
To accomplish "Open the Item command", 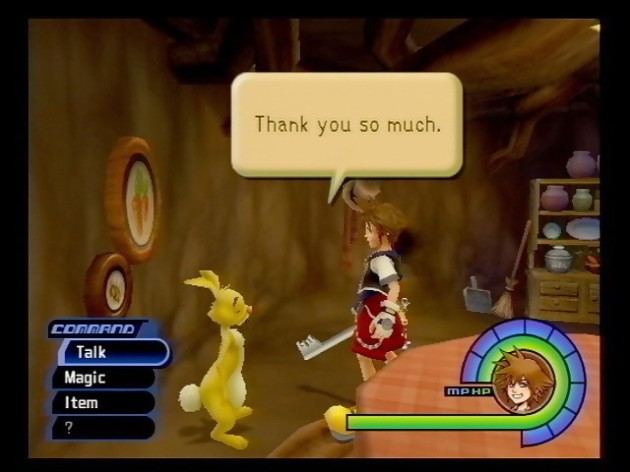I will tap(100, 403).
